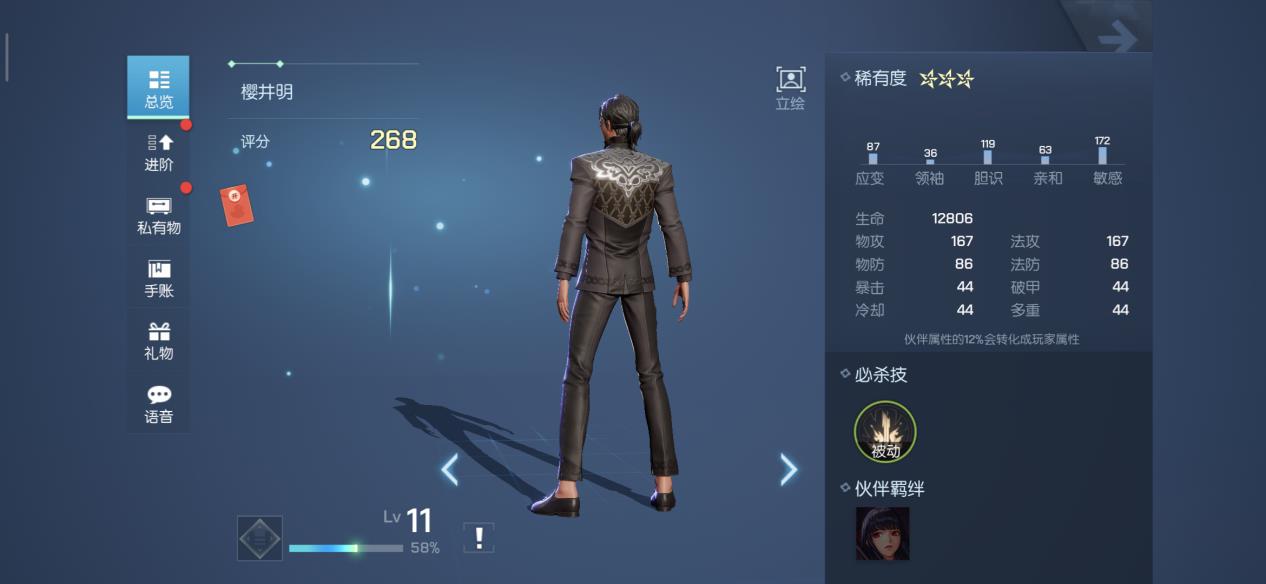View the 立绘 character portrait
Viewport: 1266px width, 584px height.
(x=790, y=88)
